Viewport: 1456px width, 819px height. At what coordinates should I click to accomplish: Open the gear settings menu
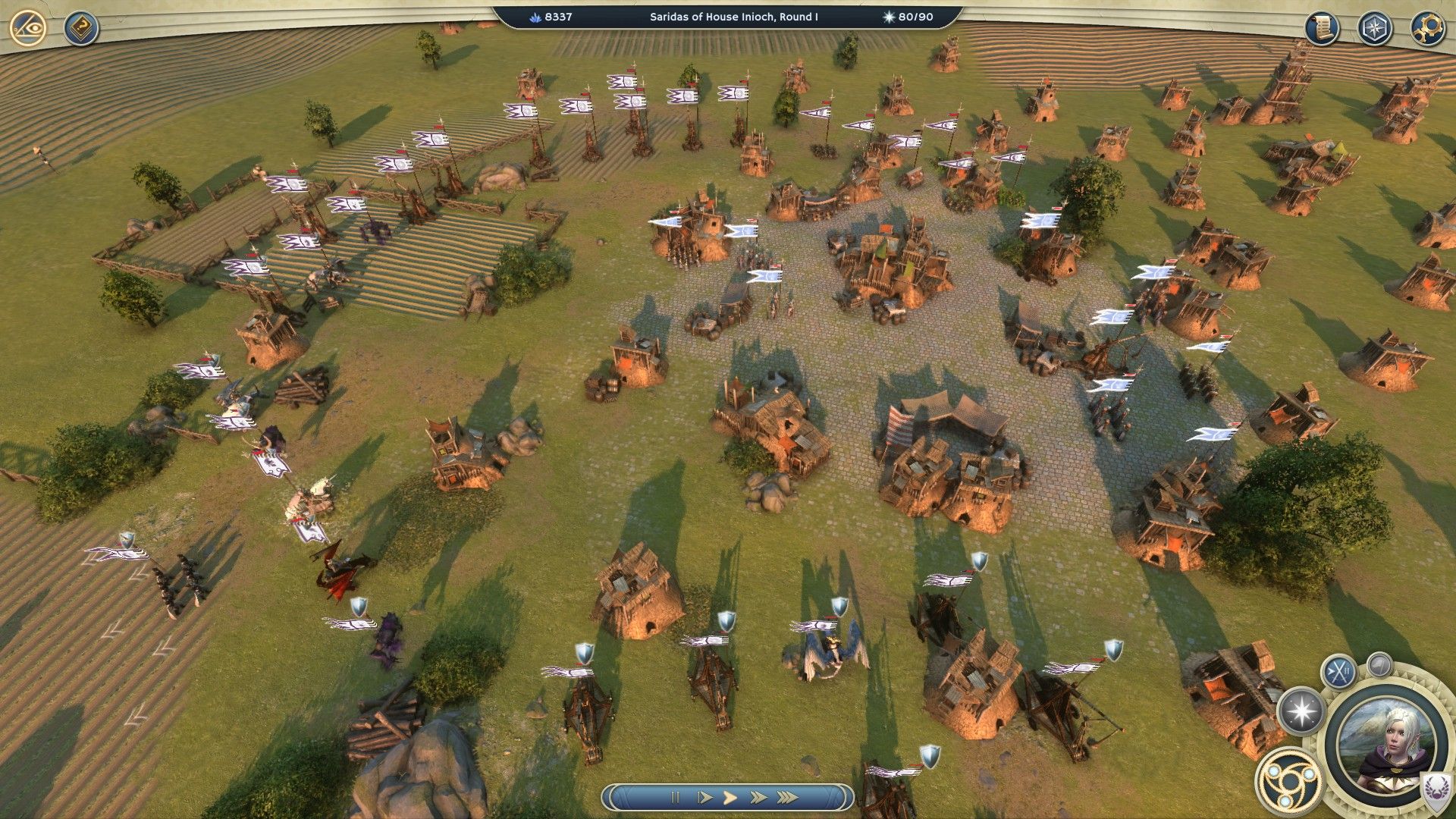click(1426, 29)
